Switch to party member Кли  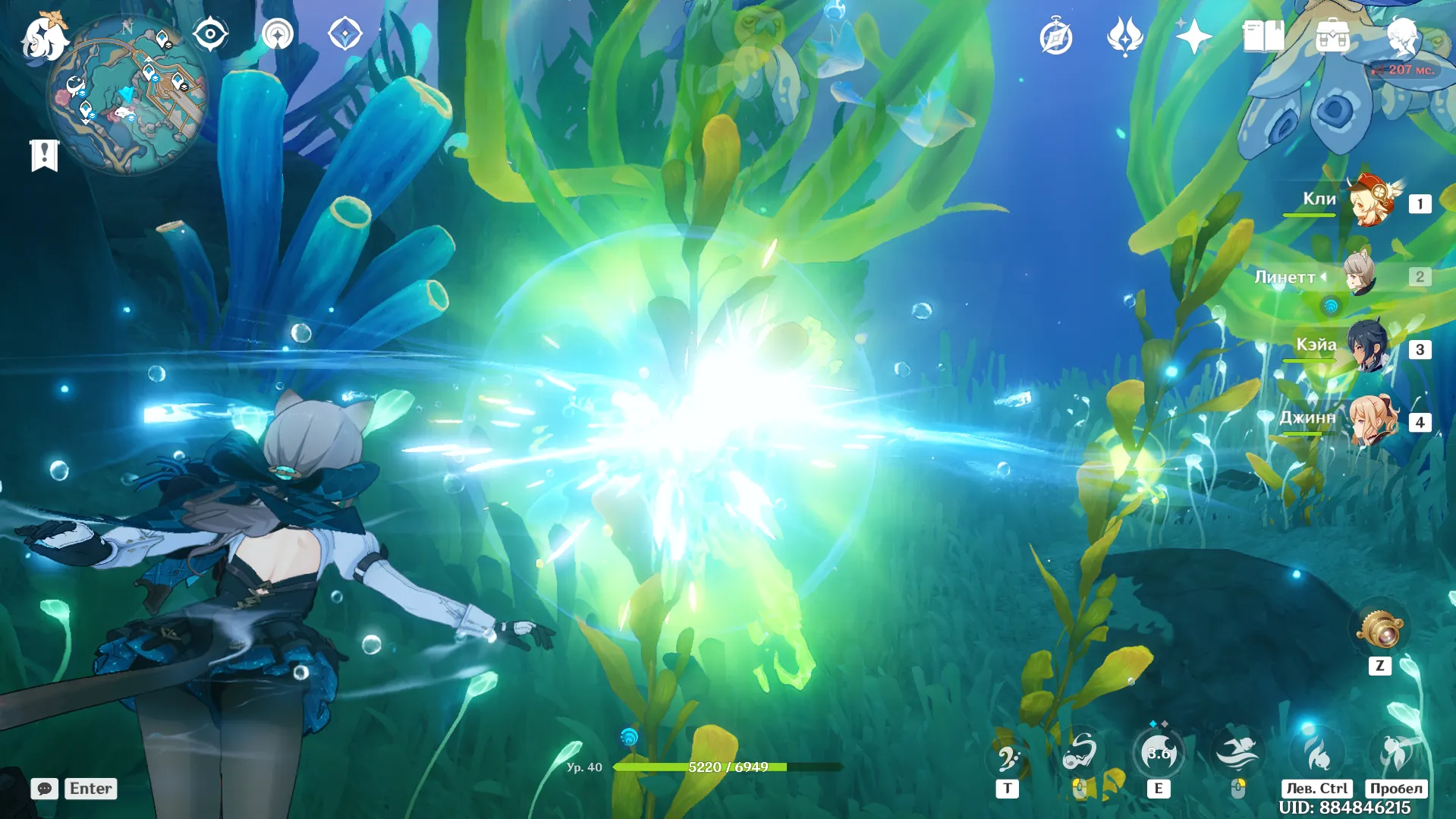point(1372,203)
